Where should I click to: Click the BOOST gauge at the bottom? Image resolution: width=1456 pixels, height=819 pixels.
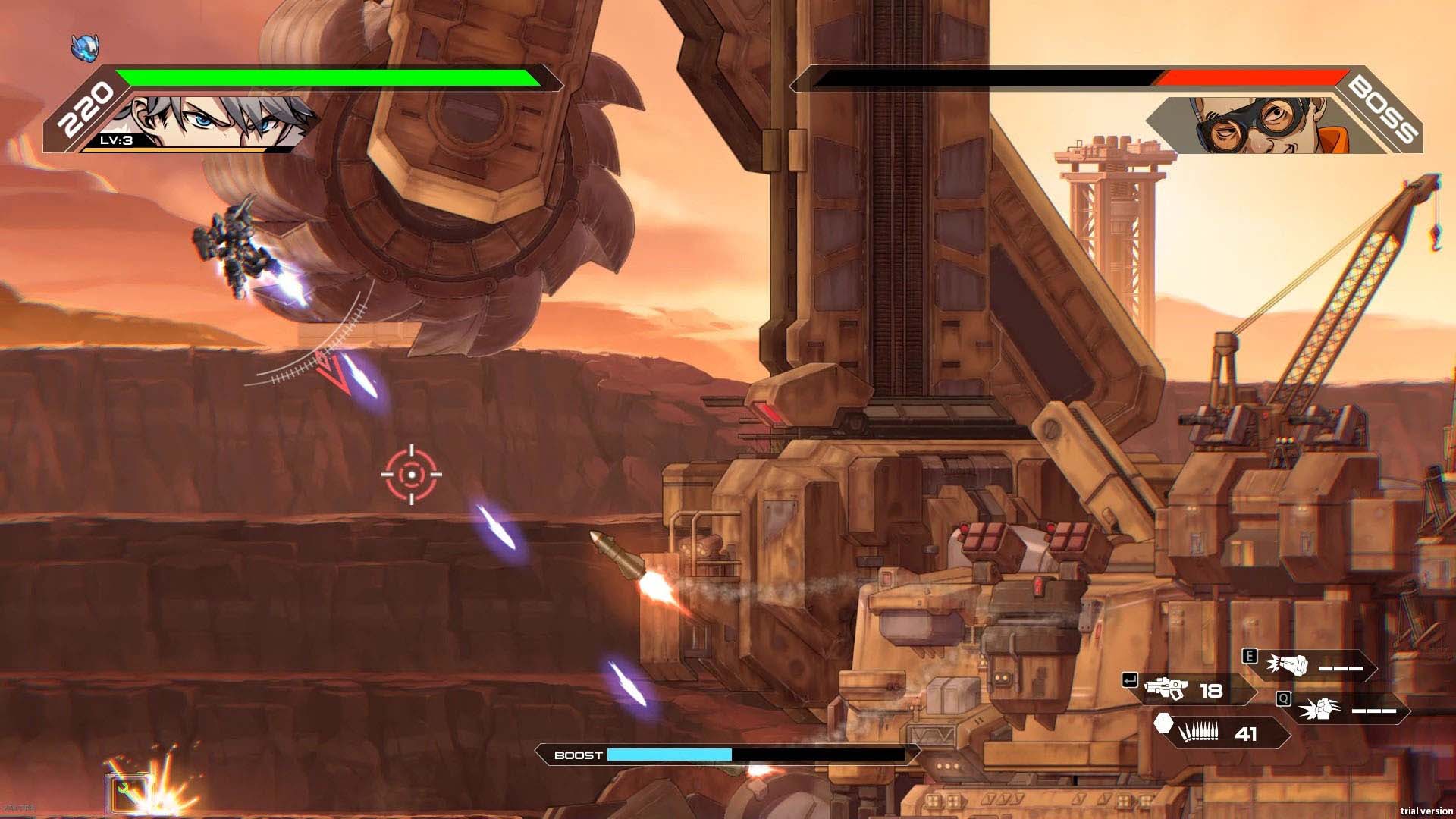671,755
